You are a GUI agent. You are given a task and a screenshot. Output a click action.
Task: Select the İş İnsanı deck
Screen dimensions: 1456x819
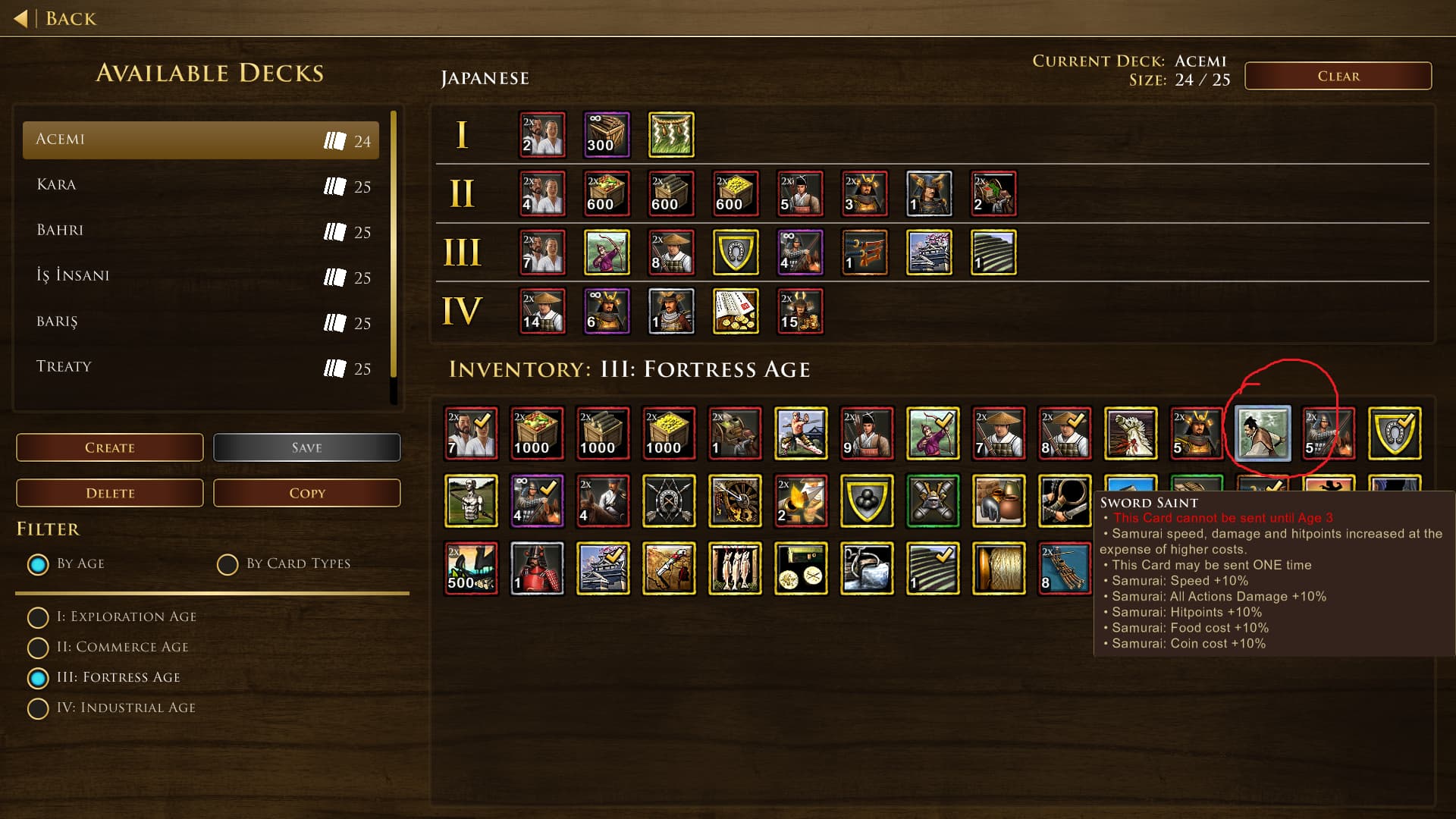coord(201,276)
